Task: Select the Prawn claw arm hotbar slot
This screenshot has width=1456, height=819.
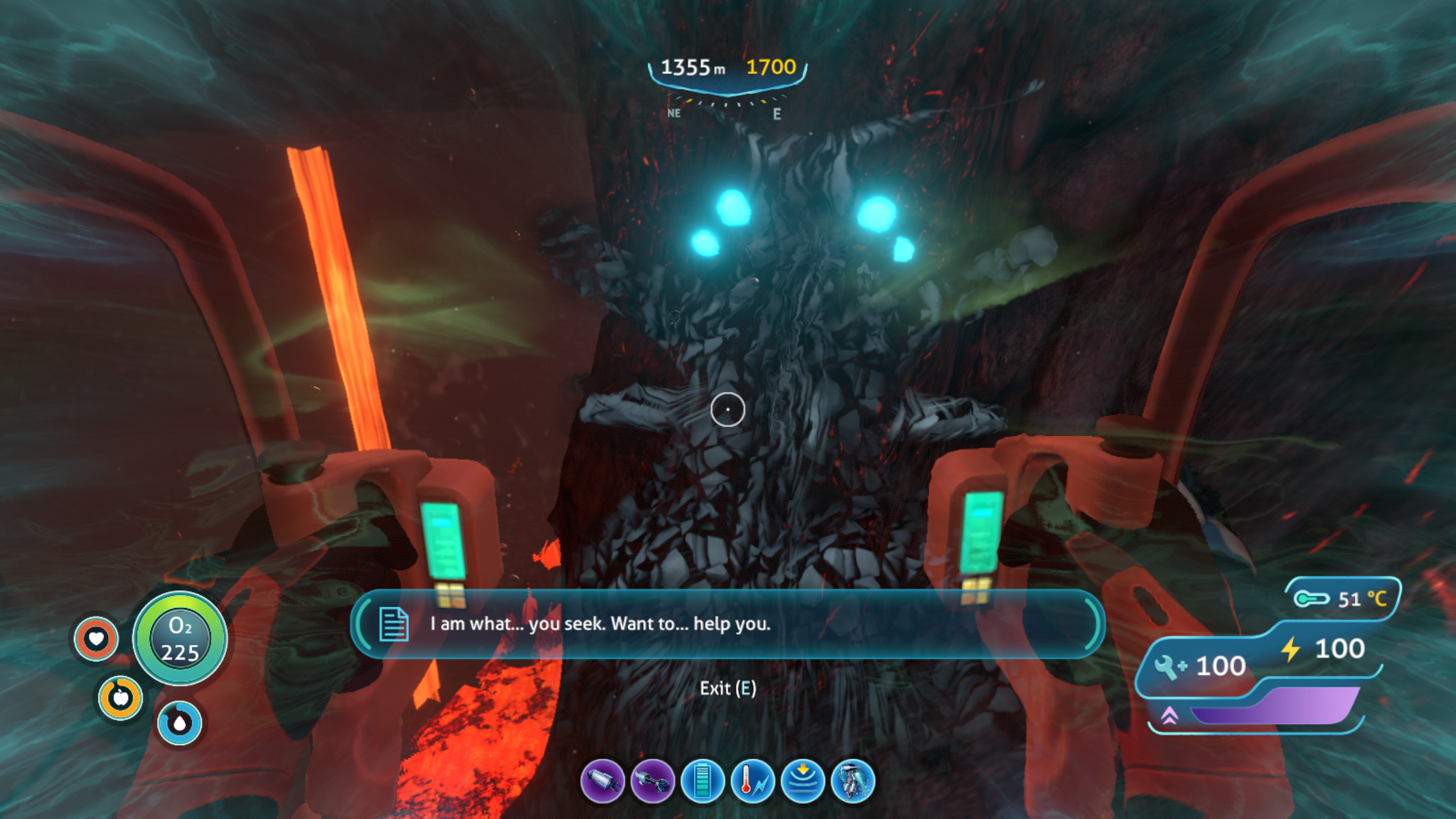Action: 602,781
